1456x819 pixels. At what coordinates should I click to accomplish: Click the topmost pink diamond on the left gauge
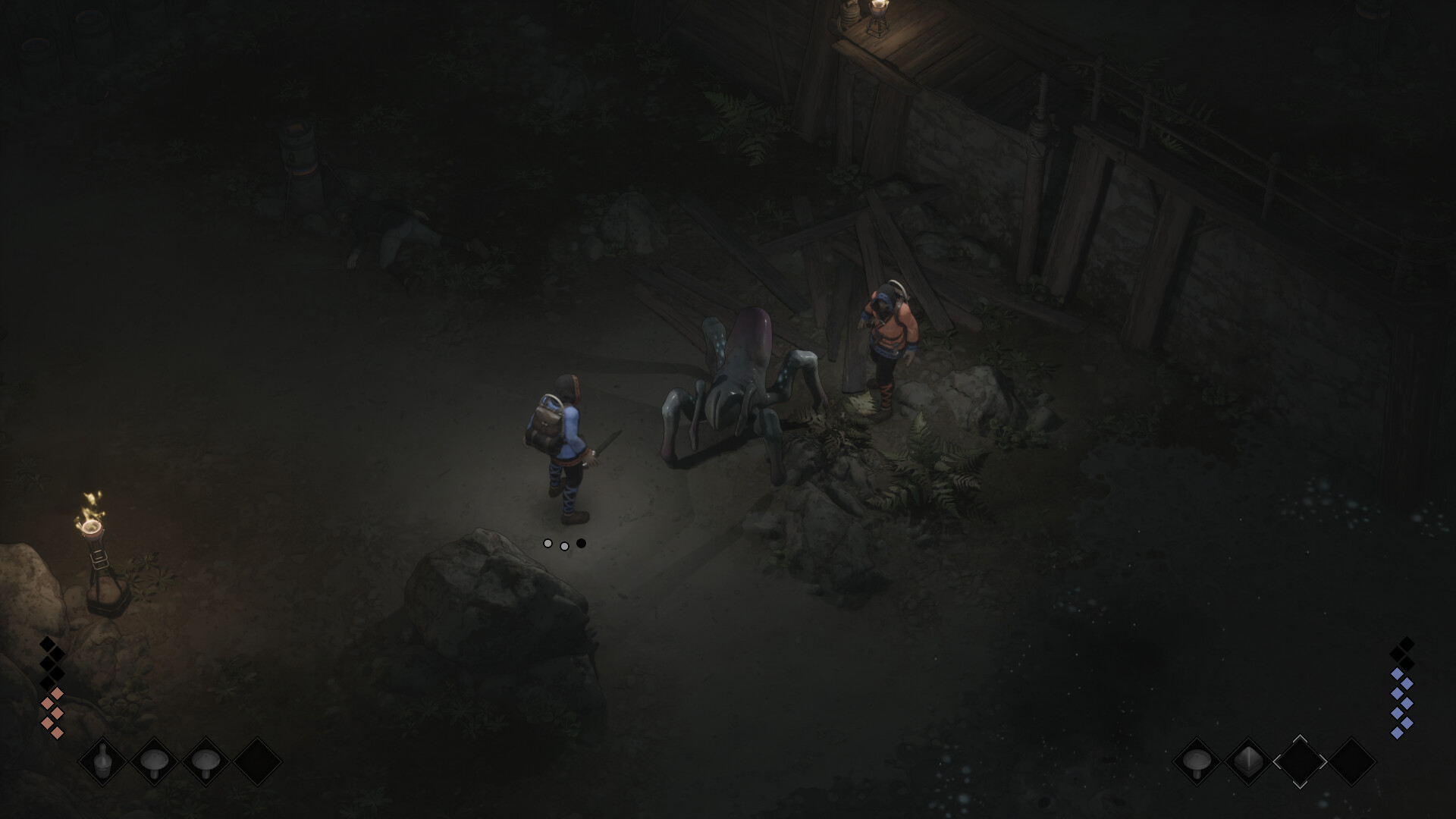[57, 693]
